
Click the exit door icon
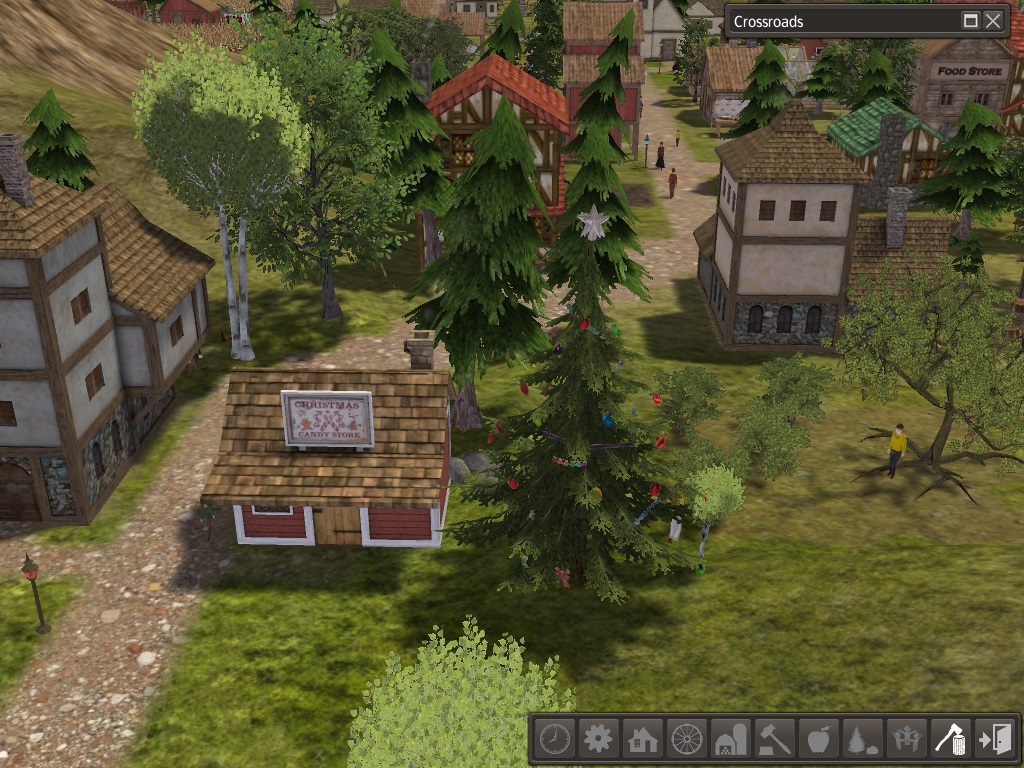tap(996, 740)
